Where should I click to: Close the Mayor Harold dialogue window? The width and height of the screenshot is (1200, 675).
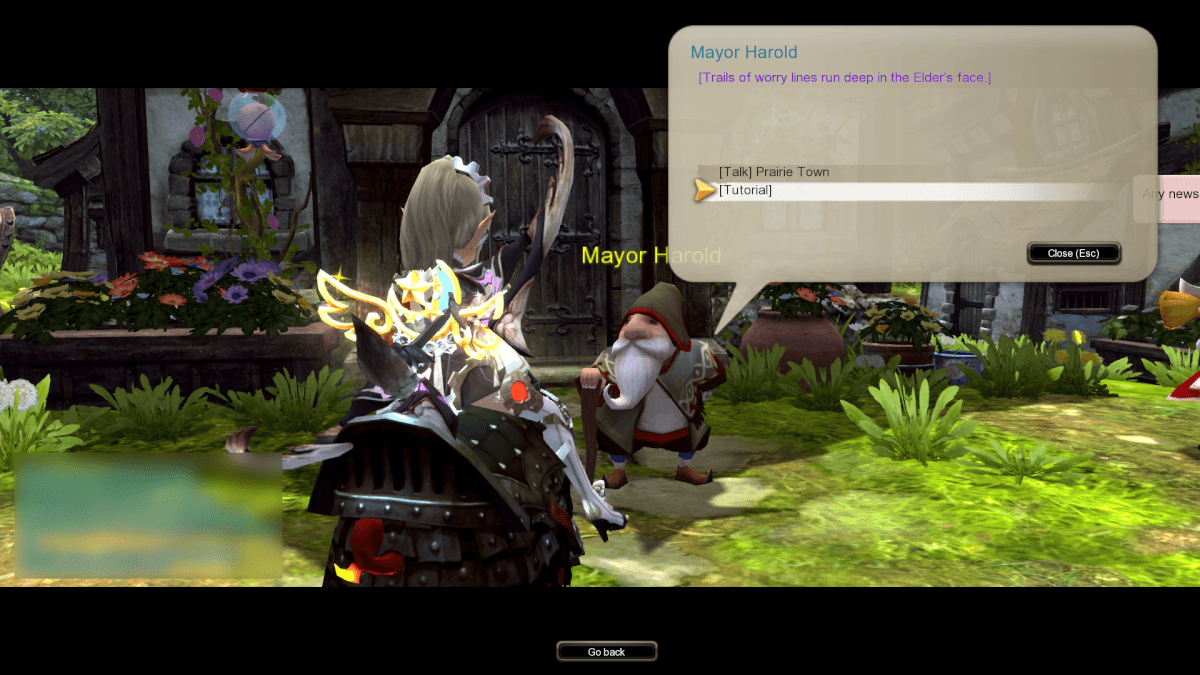click(x=1073, y=253)
